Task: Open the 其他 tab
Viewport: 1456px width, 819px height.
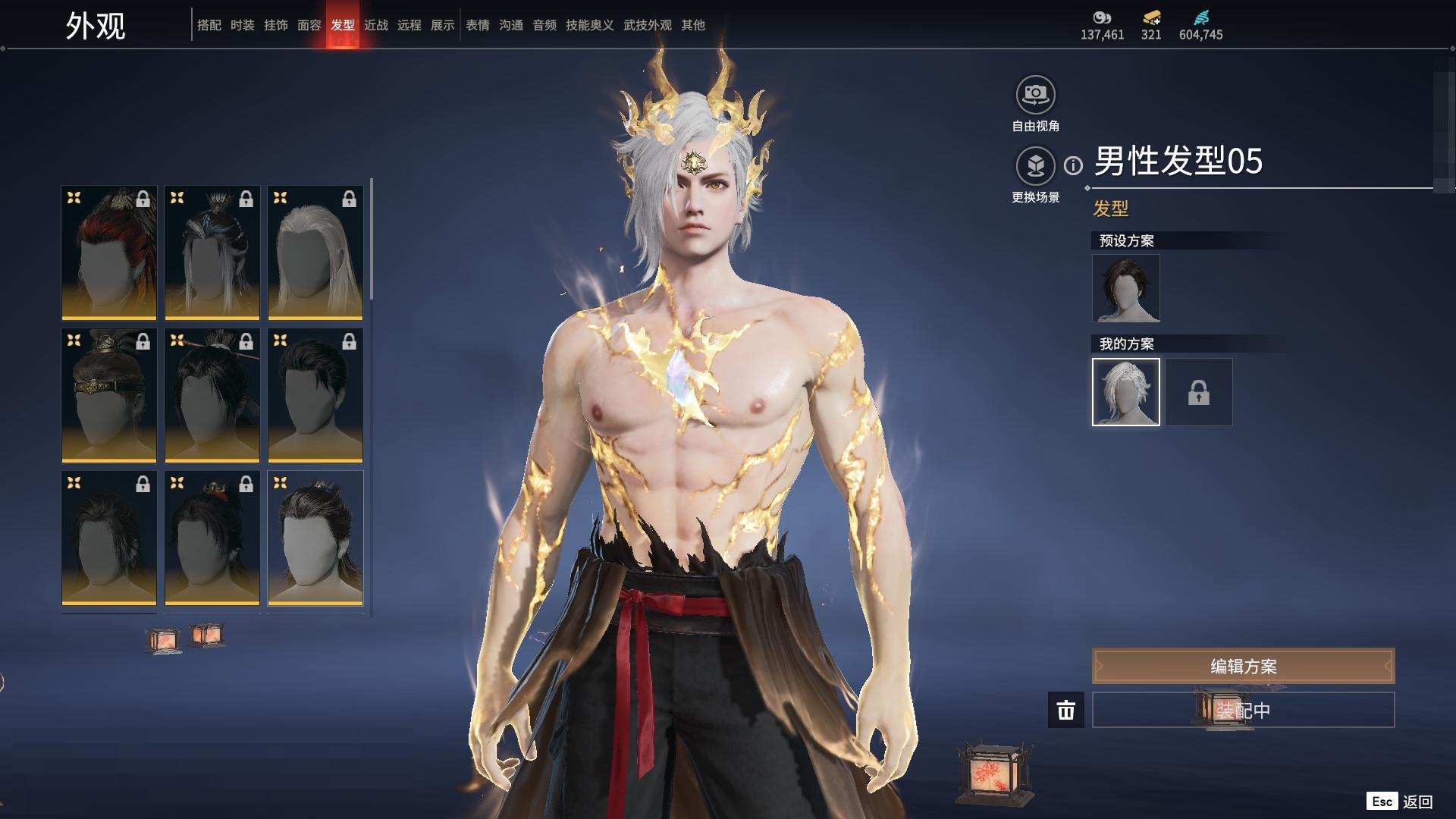Action: coord(692,25)
